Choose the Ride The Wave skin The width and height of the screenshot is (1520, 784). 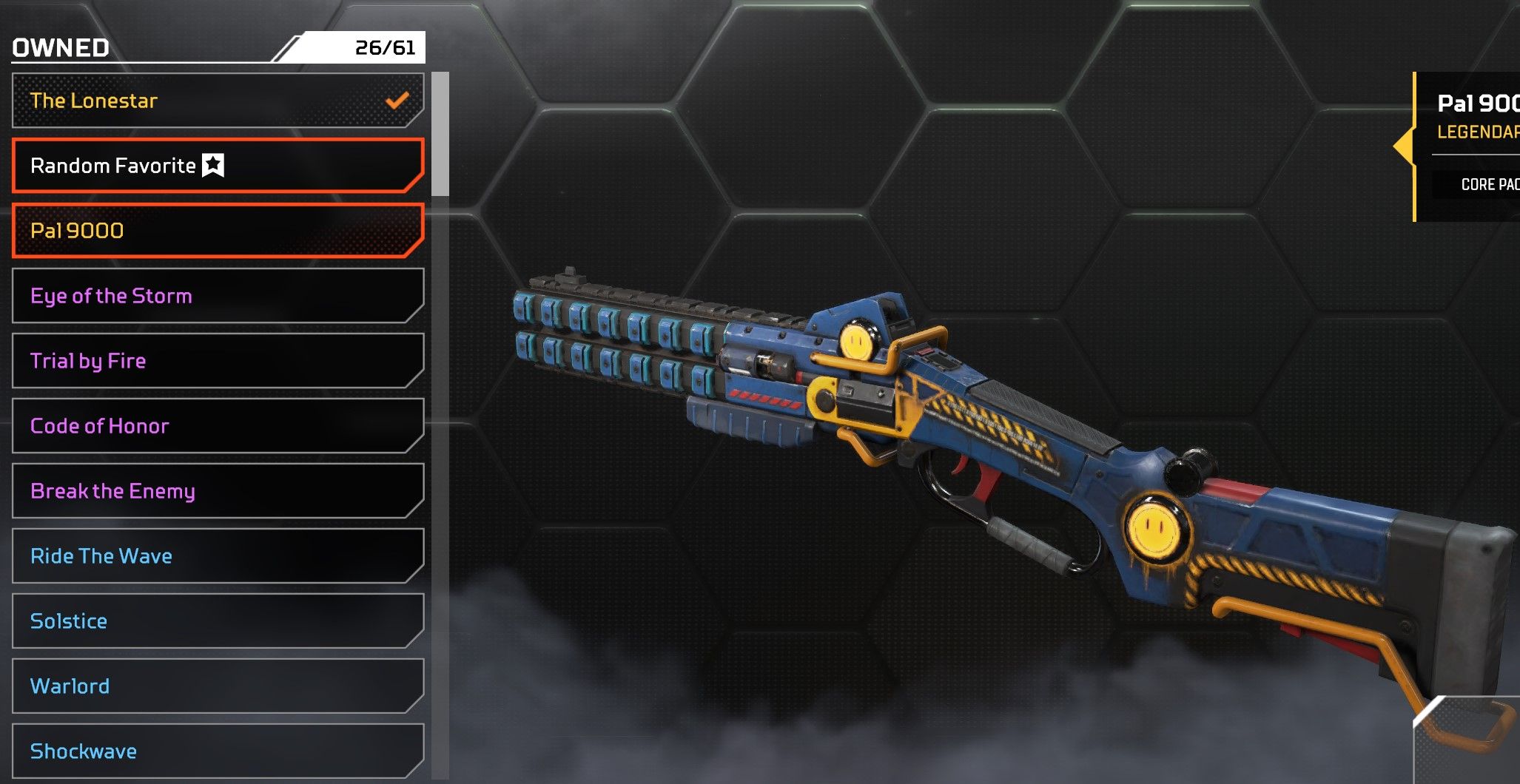click(218, 556)
